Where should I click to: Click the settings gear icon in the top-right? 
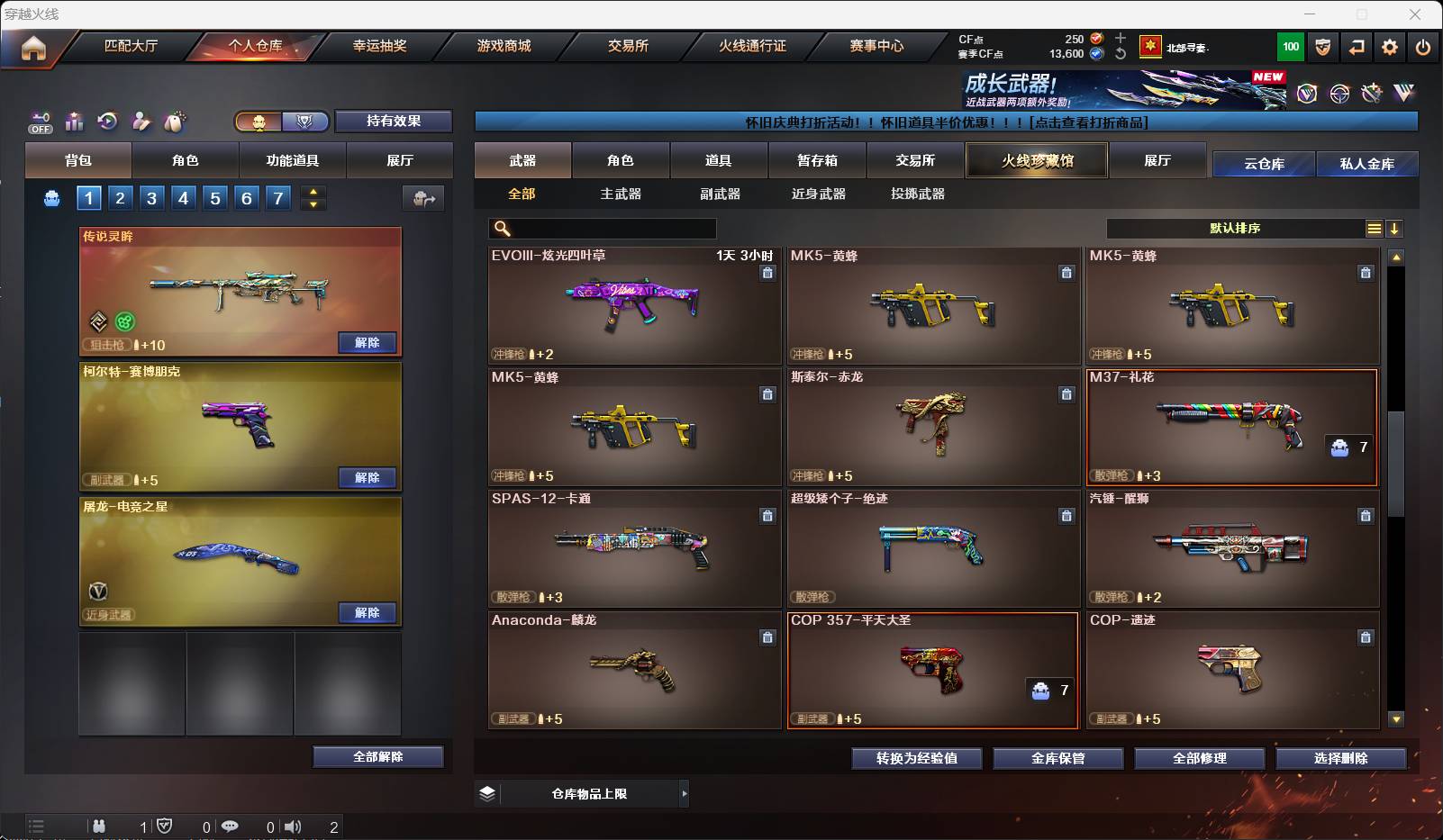pyautogui.click(x=1388, y=47)
